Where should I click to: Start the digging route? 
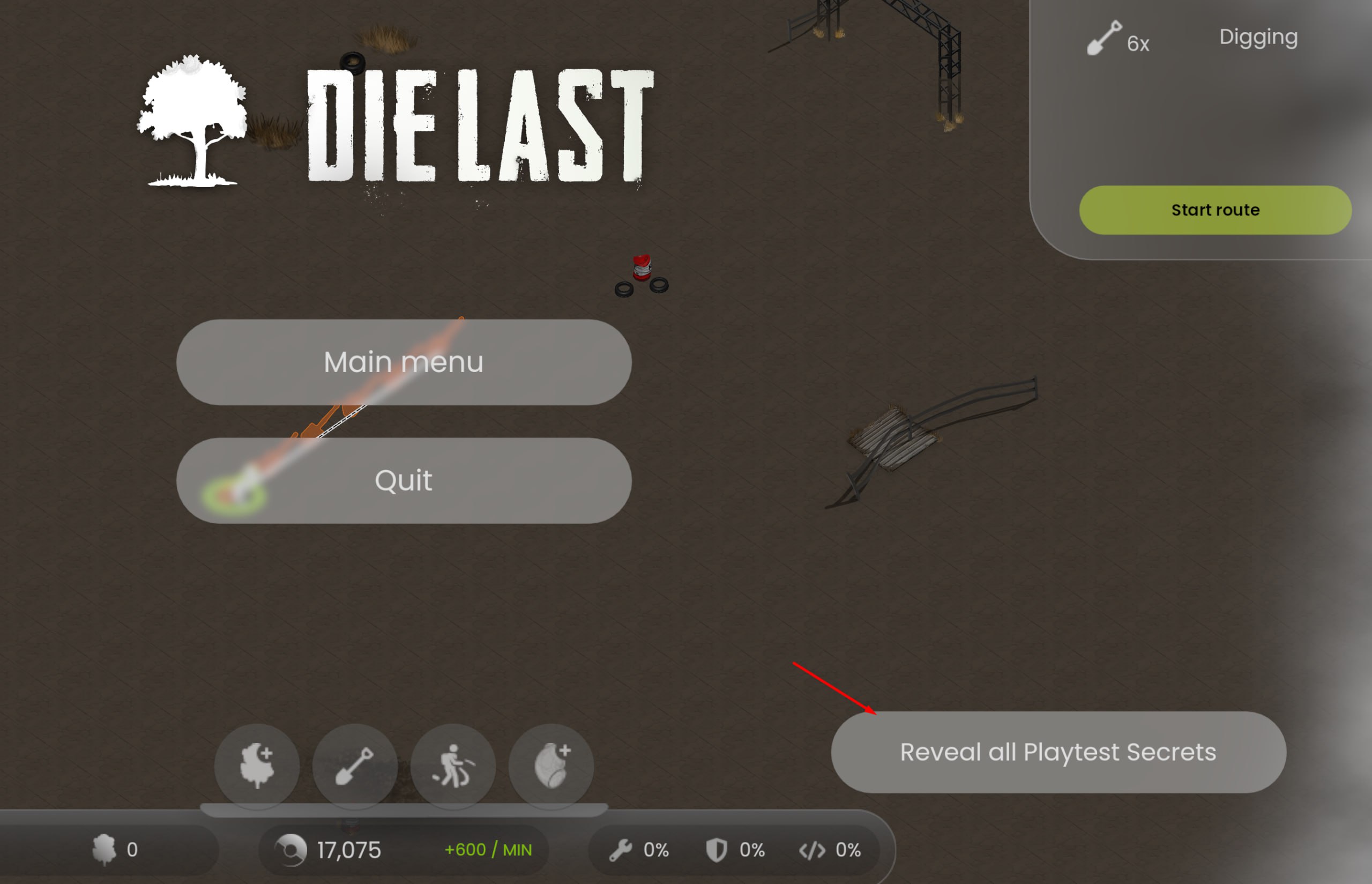(1215, 210)
